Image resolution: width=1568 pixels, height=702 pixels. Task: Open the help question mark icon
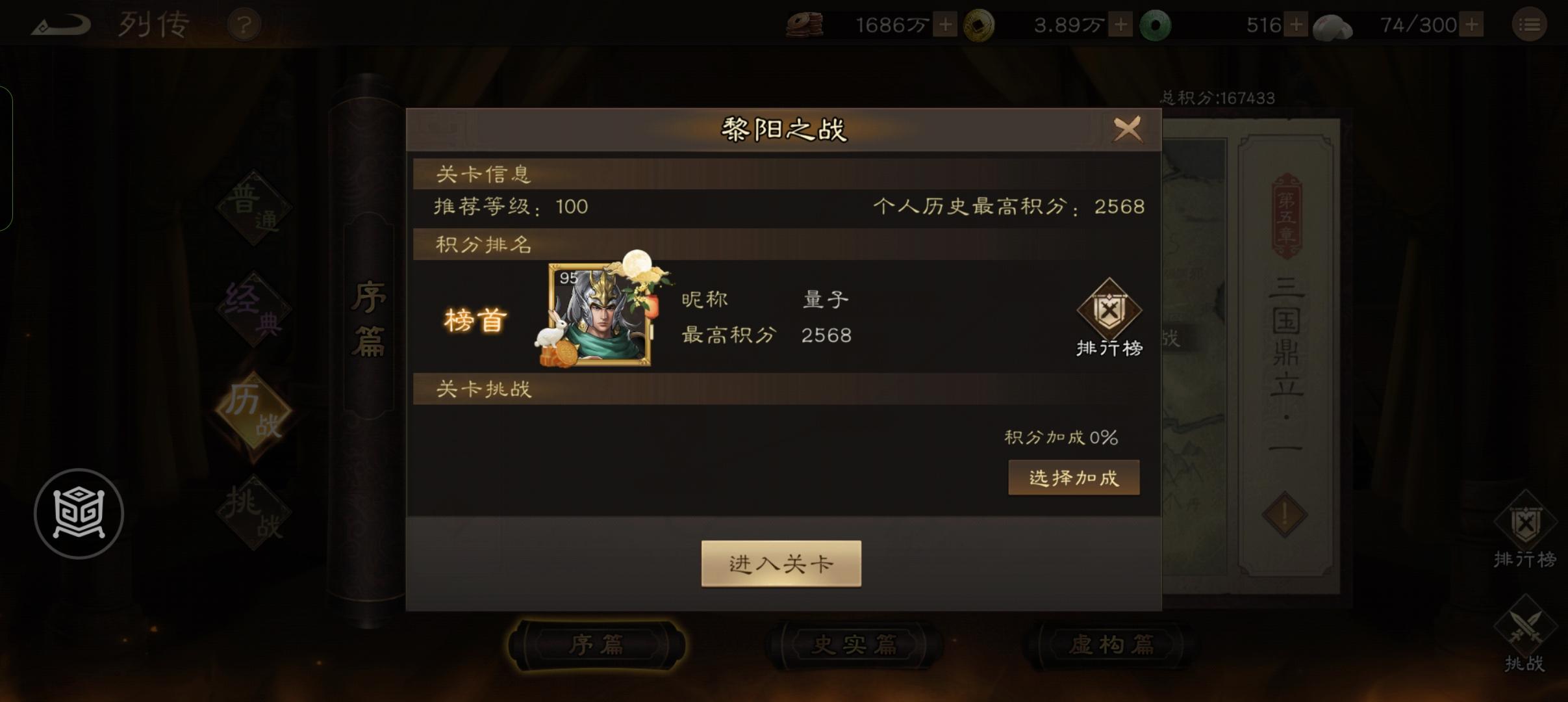pyautogui.click(x=244, y=24)
